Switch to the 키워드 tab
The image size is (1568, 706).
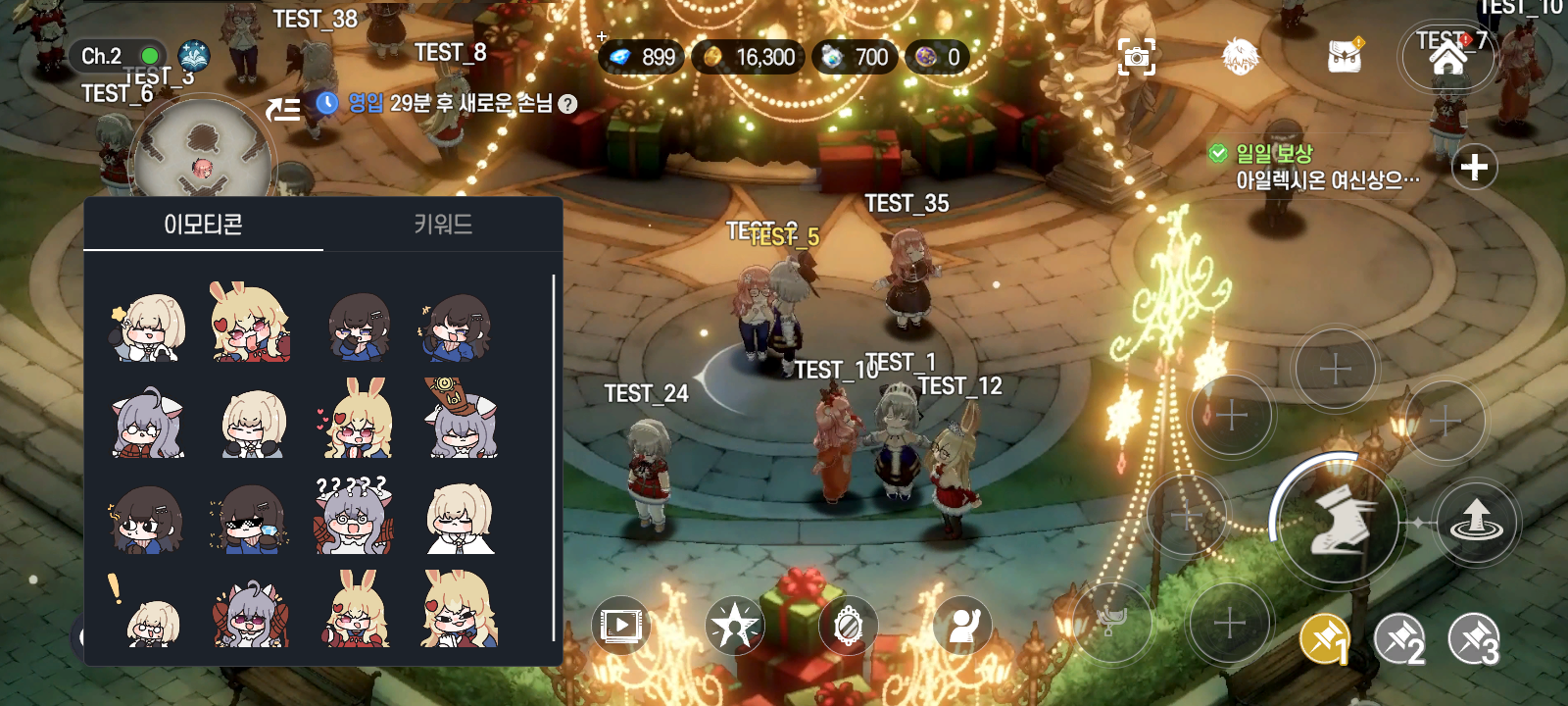click(443, 225)
